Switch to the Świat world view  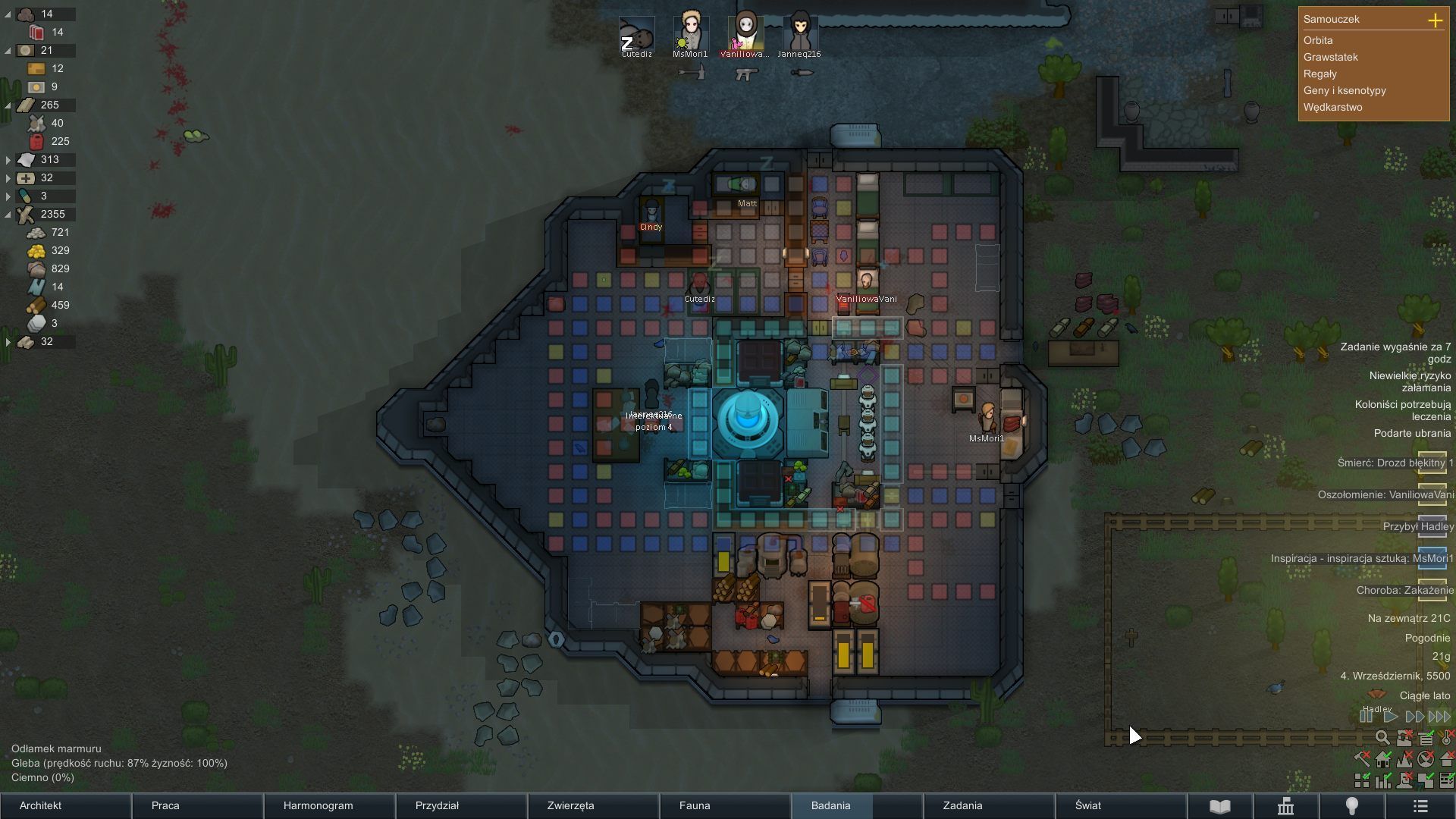[x=1088, y=805]
